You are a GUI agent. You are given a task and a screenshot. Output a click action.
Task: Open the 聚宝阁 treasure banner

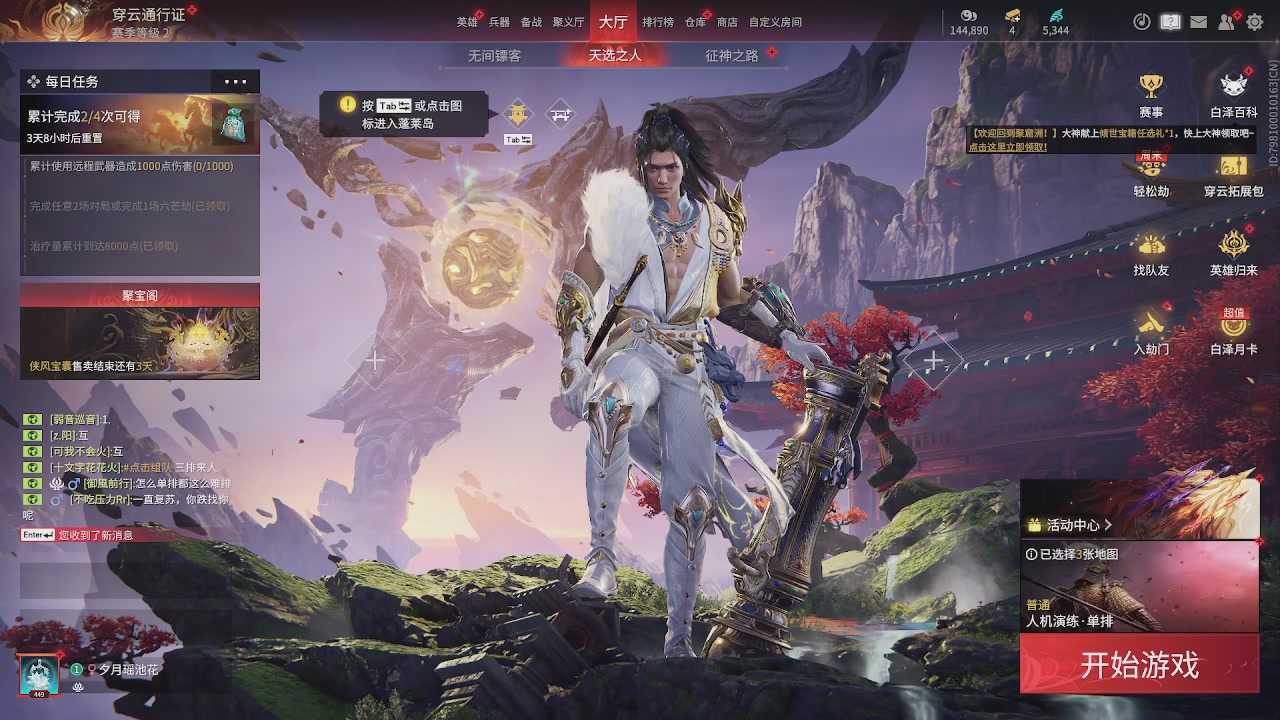click(140, 331)
